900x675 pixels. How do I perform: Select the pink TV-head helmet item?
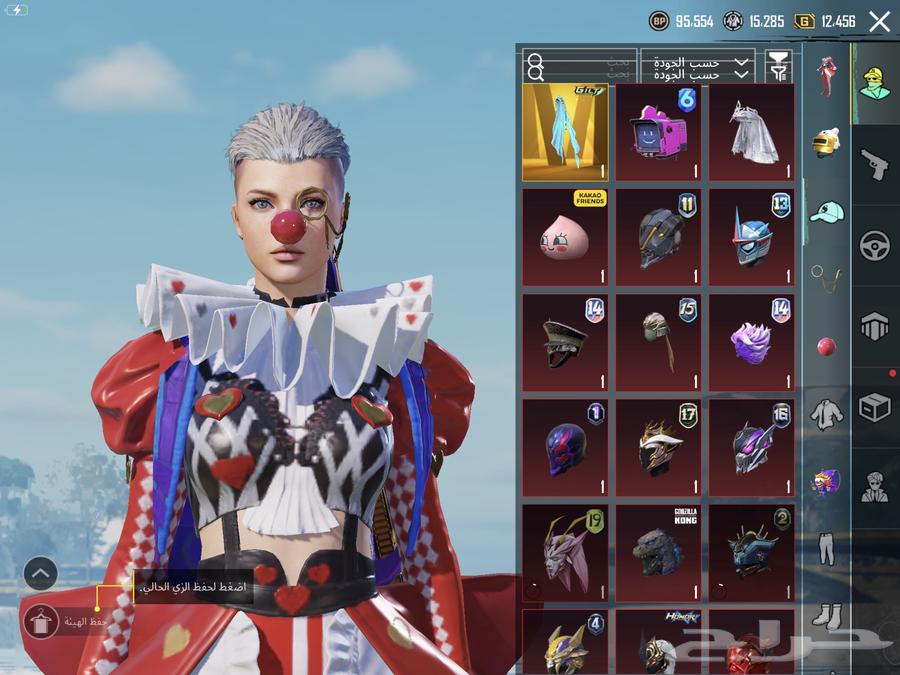click(658, 132)
